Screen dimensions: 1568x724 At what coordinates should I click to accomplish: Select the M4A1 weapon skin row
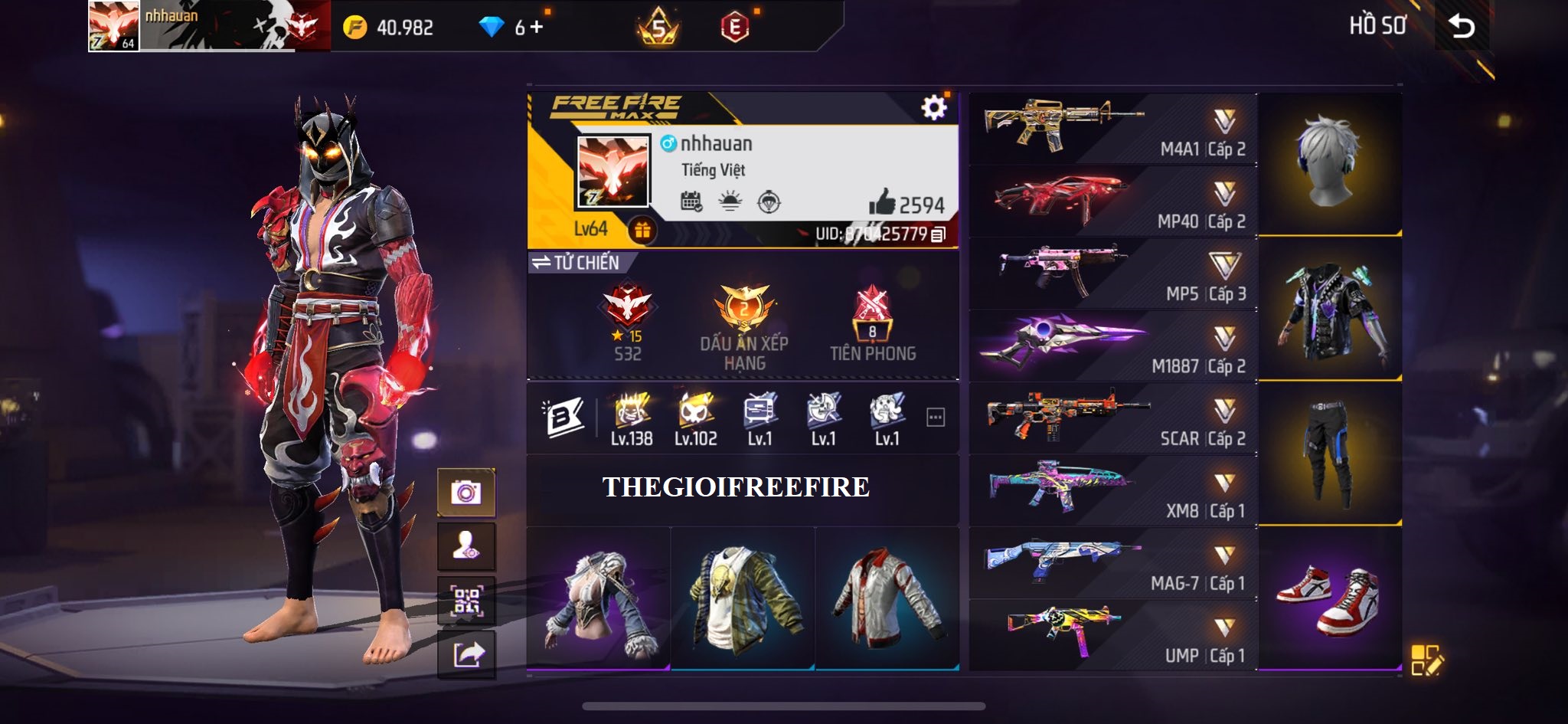(1112, 128)
